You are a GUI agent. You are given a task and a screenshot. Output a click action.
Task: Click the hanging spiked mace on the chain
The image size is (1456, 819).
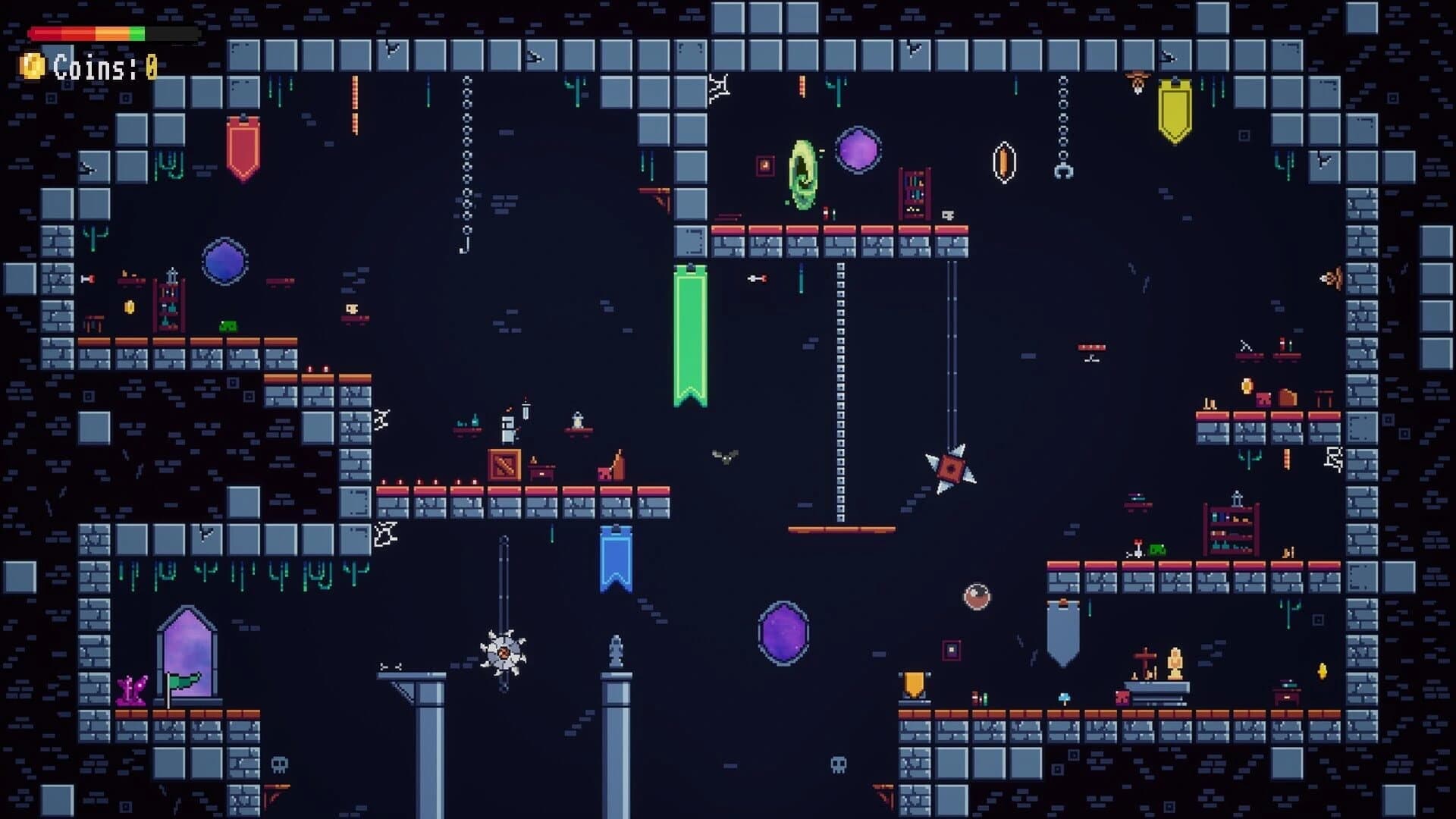click(950, 469)
